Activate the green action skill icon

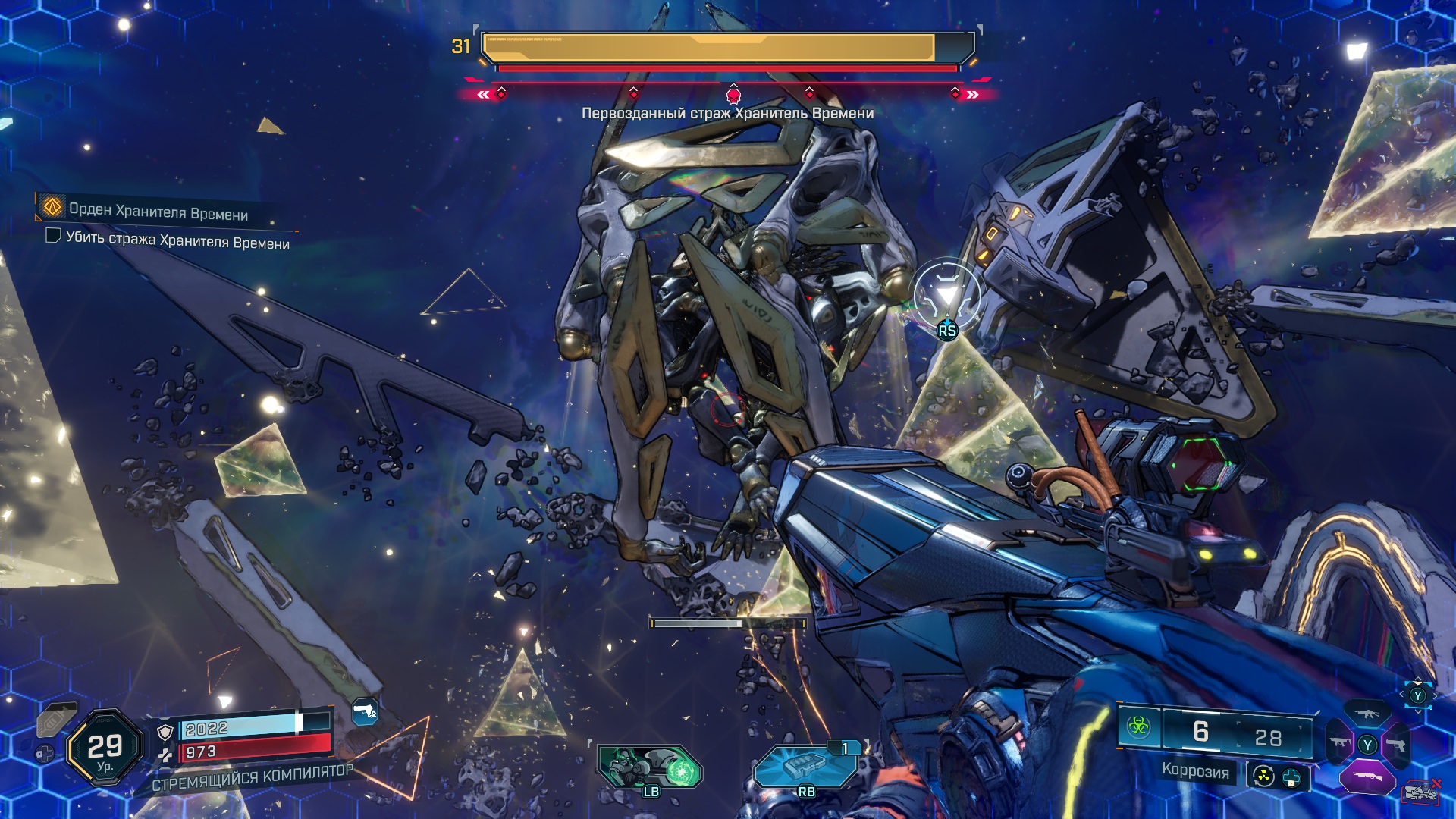coord(651,767)
